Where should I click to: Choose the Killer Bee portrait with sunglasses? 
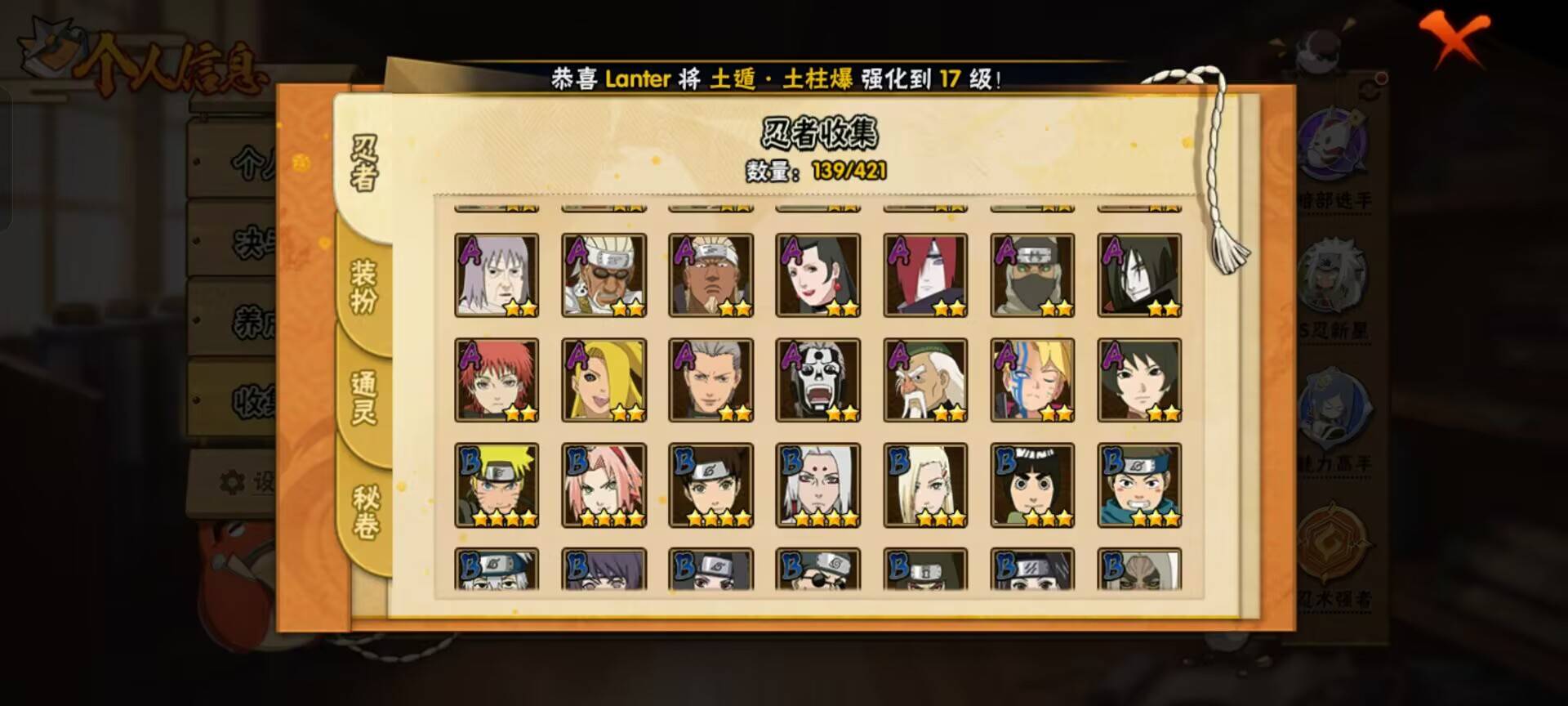604,275
